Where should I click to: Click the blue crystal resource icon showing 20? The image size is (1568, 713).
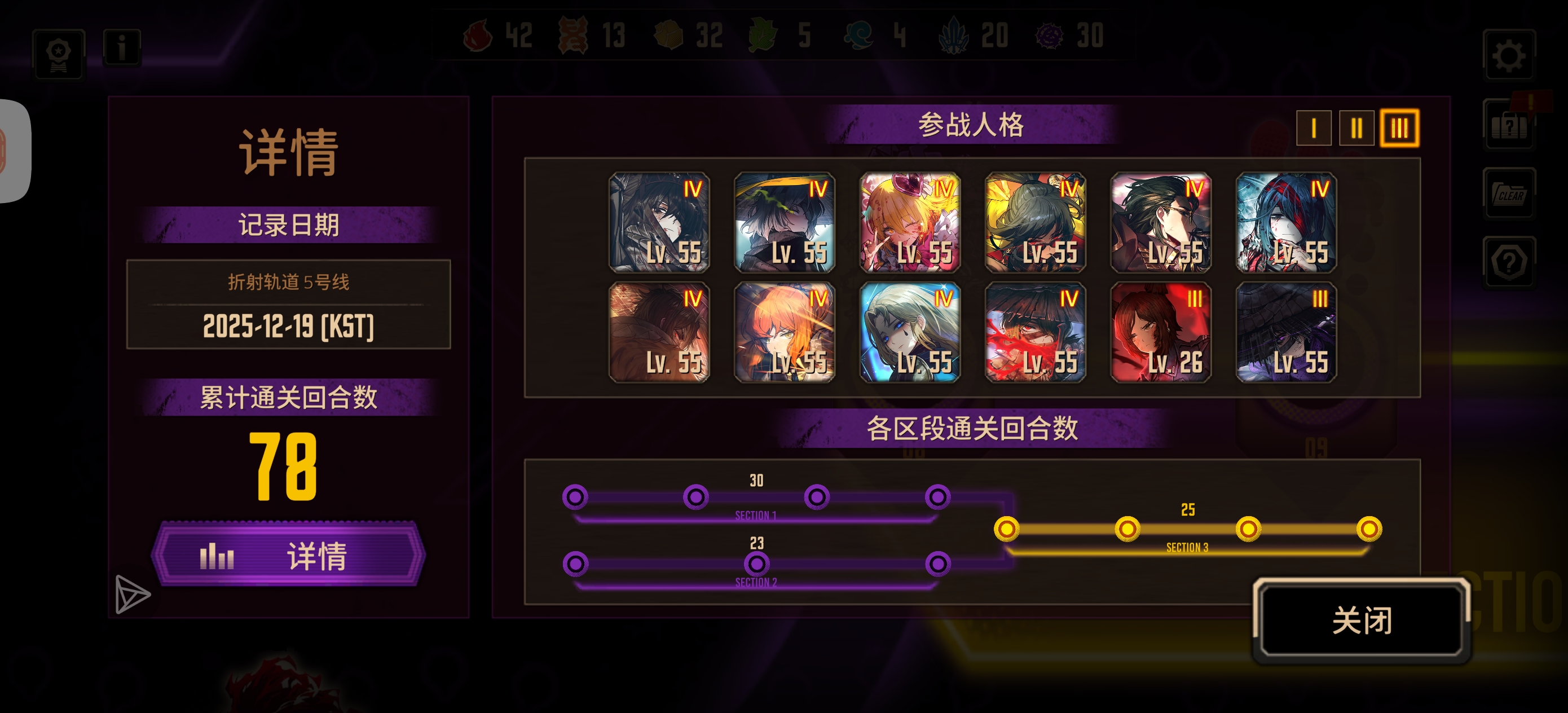(x=953, y=35)
